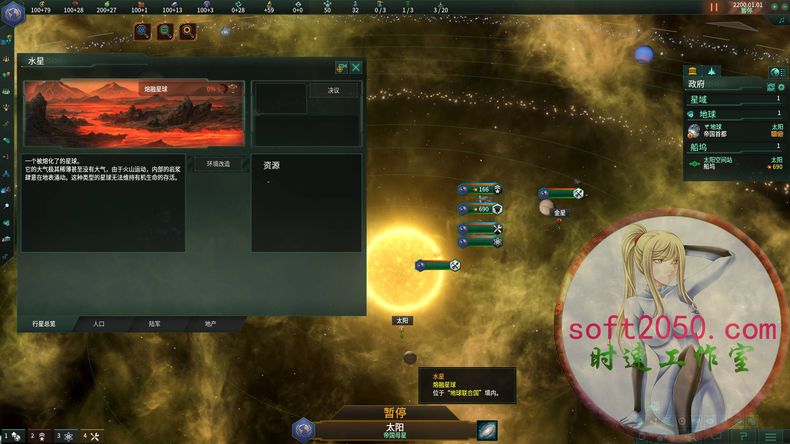Select the 金星 planet label
The image size is (790, 444).
560,213
